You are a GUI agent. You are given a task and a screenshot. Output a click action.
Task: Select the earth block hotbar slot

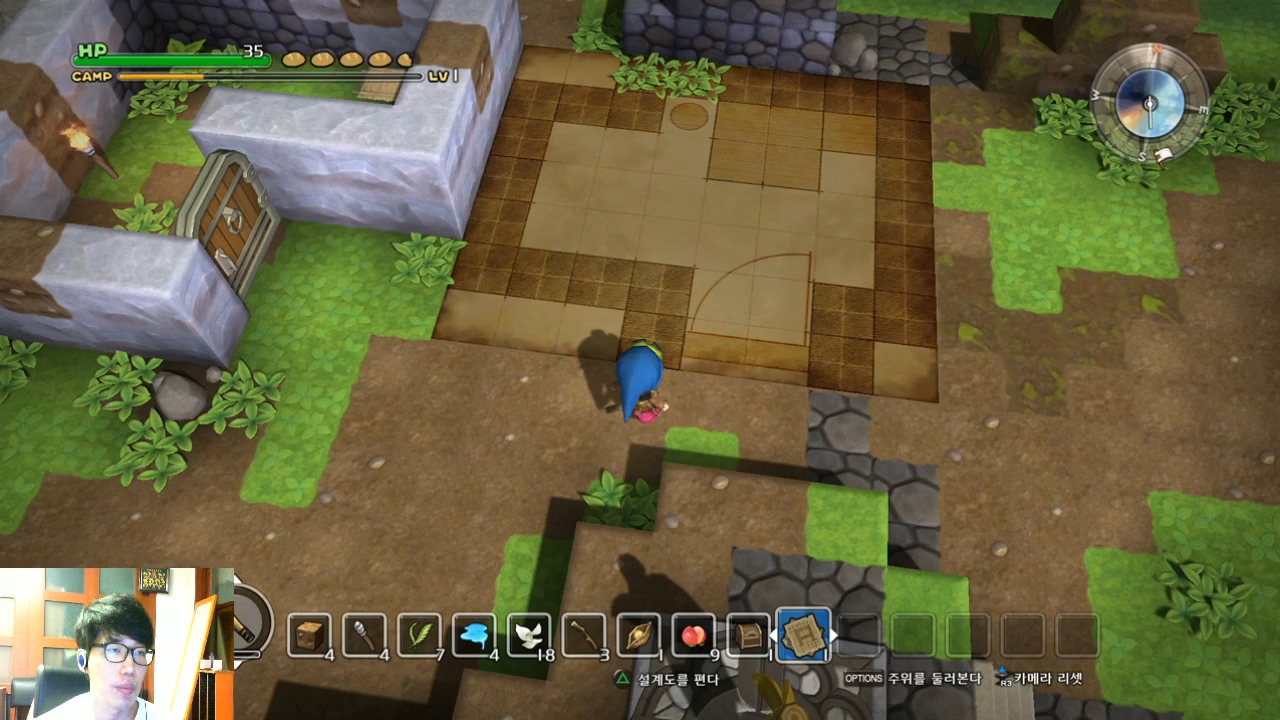tap(309, 635)
